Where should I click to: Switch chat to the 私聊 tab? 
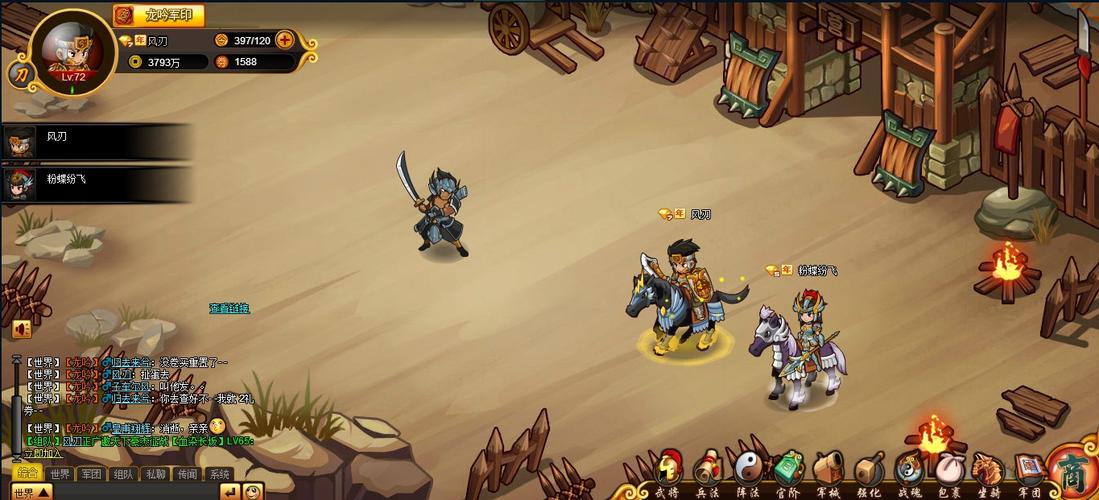click(155, 474)
